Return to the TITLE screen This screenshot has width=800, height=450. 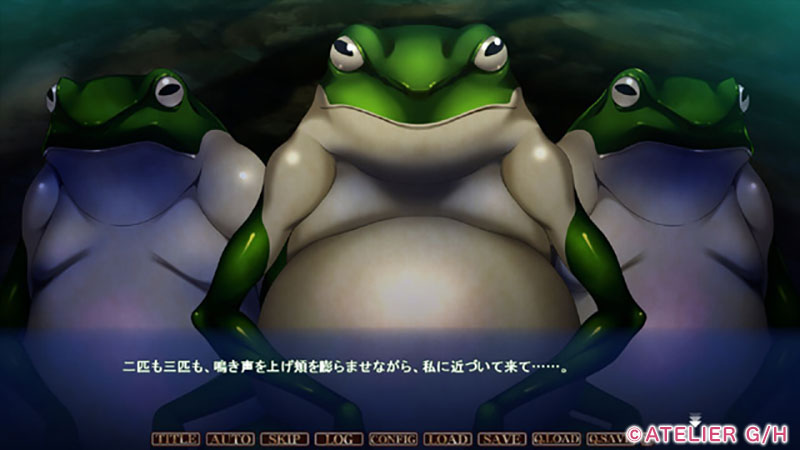[x=175, y=438]
